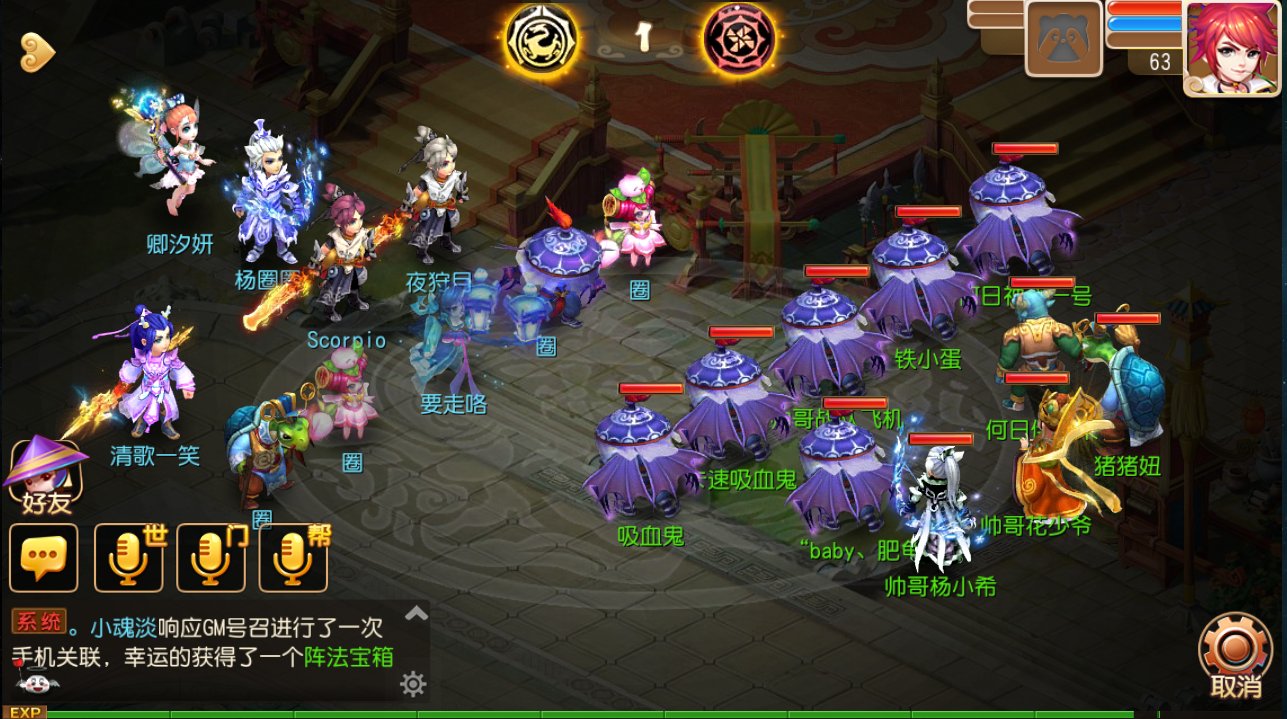1287x719 pixels.
Task: Click the golden dragon formation emblem
Action: tap(541, 37)
